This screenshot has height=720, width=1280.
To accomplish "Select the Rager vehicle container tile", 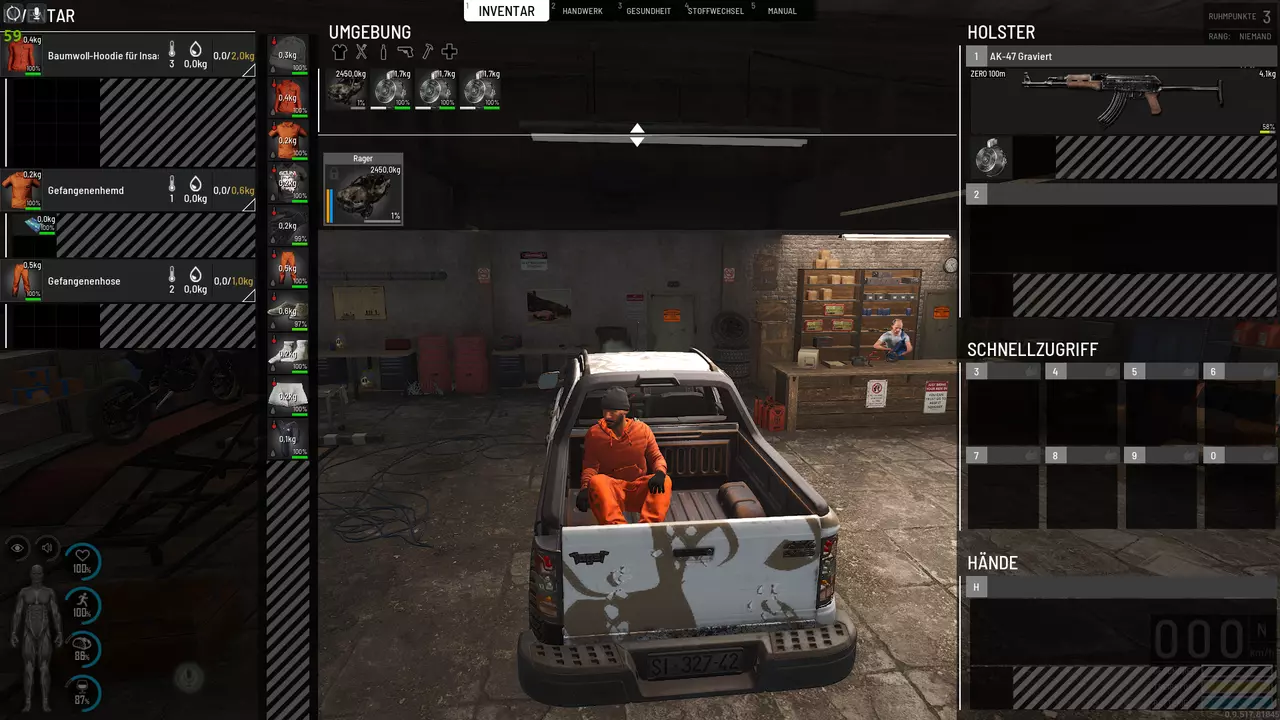I will coord(363,189).
